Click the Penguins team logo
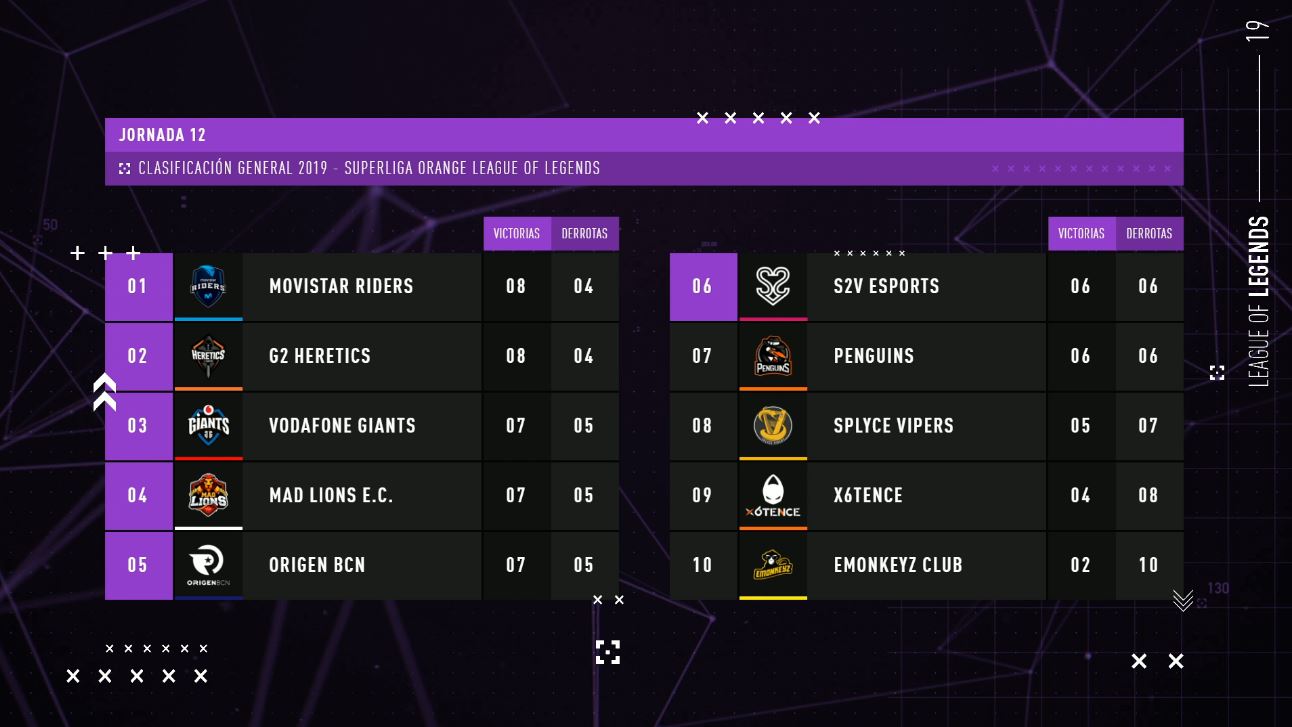Viewport: 1292px width, 727px height. click(773, 356)
